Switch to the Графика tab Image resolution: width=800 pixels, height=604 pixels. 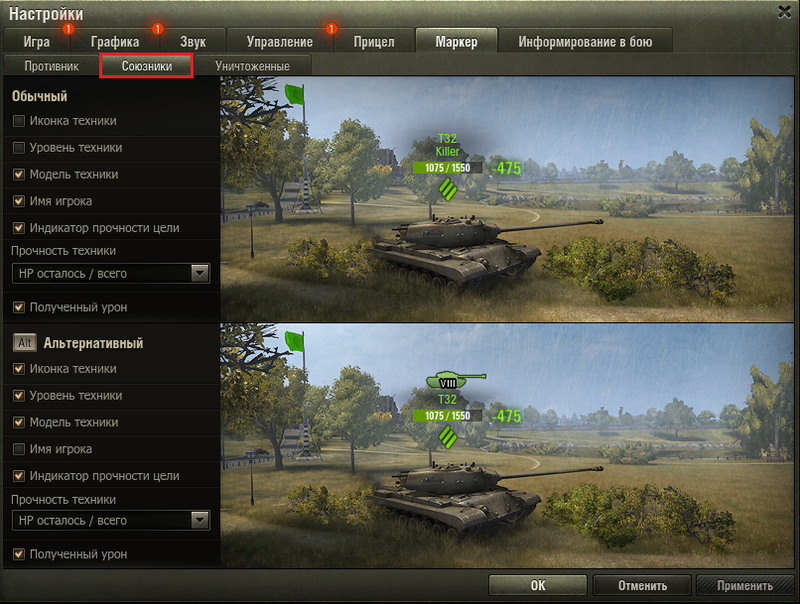pyautogui.click(x=114, y=42)
